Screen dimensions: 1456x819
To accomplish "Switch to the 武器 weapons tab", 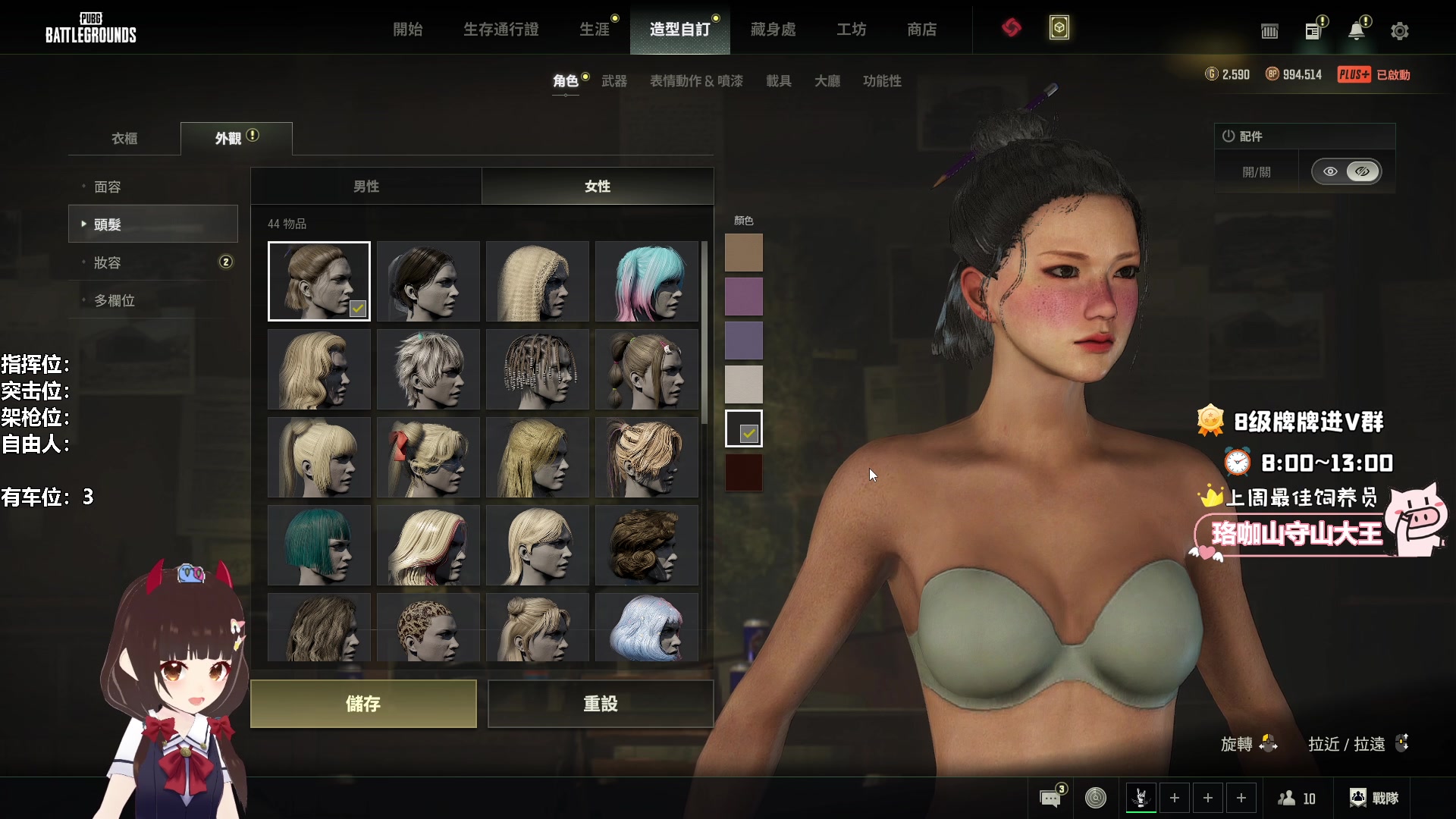I will click(x=613, y=81).
